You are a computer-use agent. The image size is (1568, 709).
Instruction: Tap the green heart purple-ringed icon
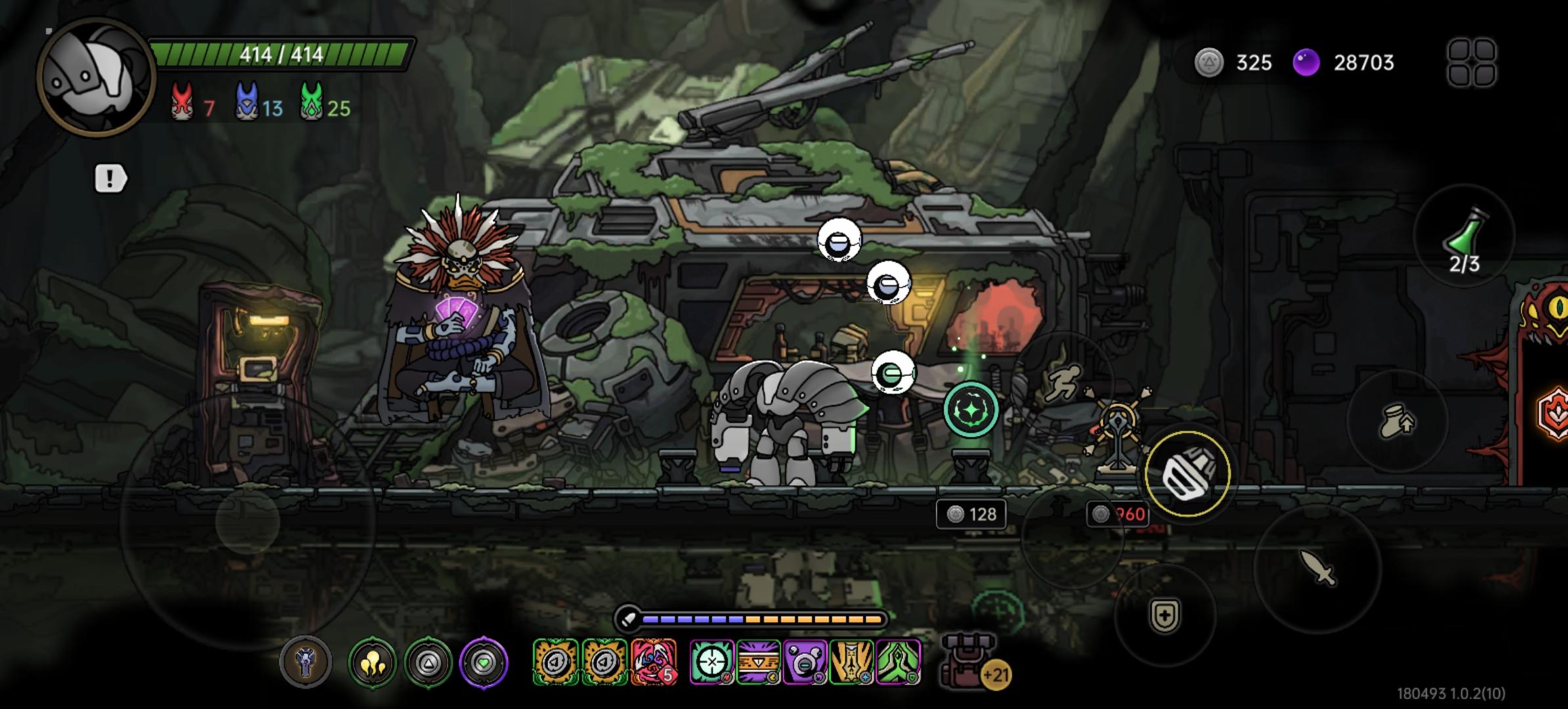point(484,663)
